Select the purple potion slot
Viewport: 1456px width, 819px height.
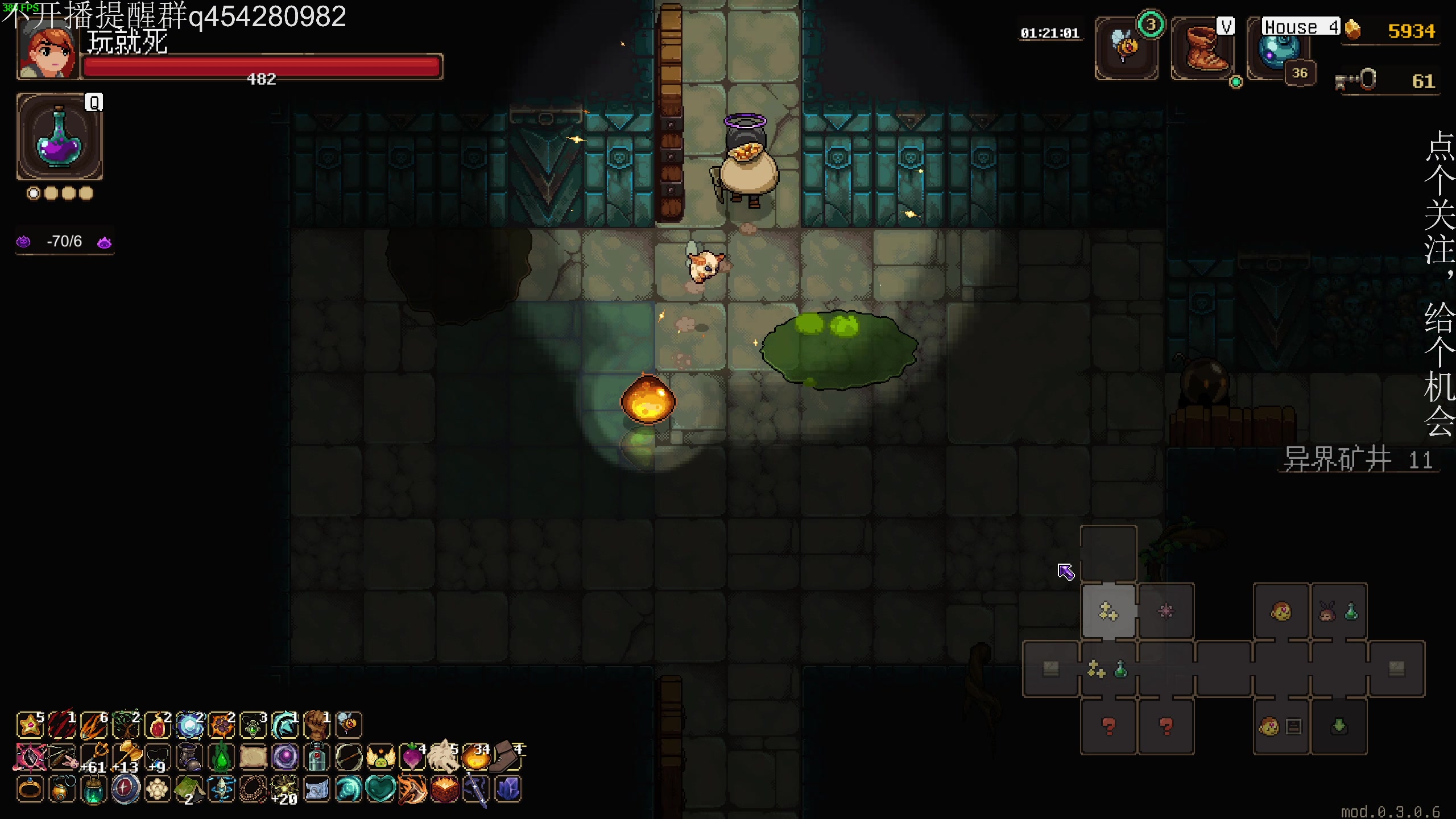60,137
